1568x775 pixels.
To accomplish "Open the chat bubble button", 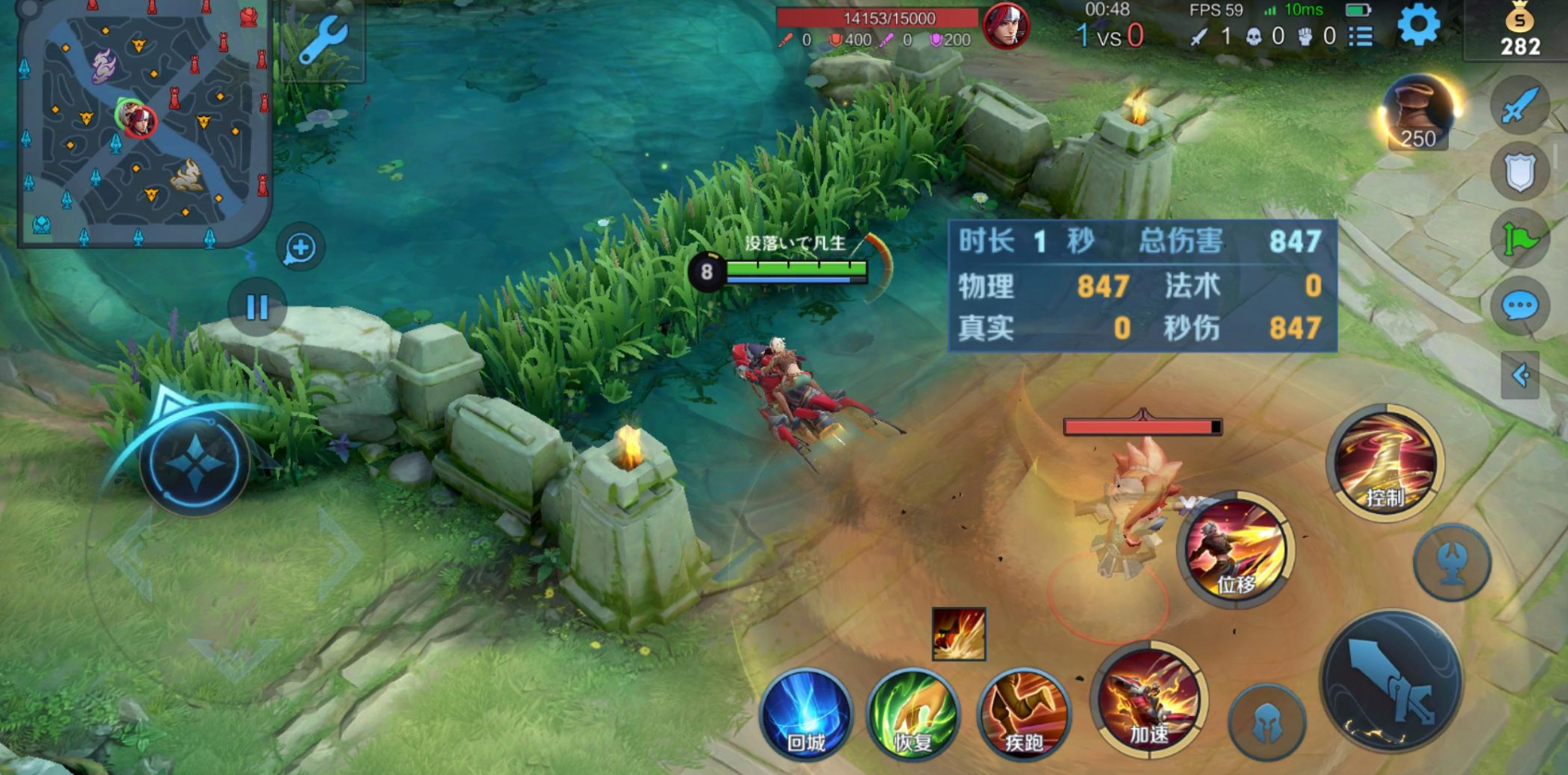I will (1519, 305).
